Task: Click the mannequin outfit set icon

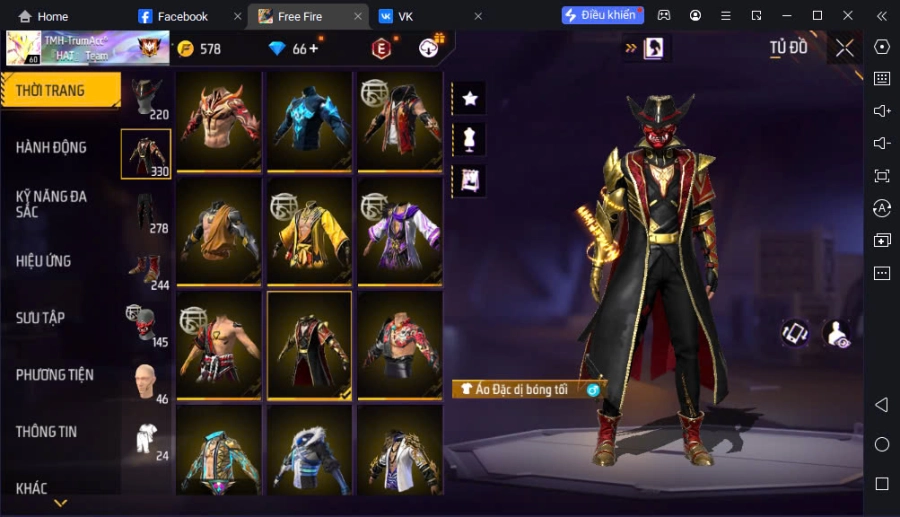Action: coord(469,139)
